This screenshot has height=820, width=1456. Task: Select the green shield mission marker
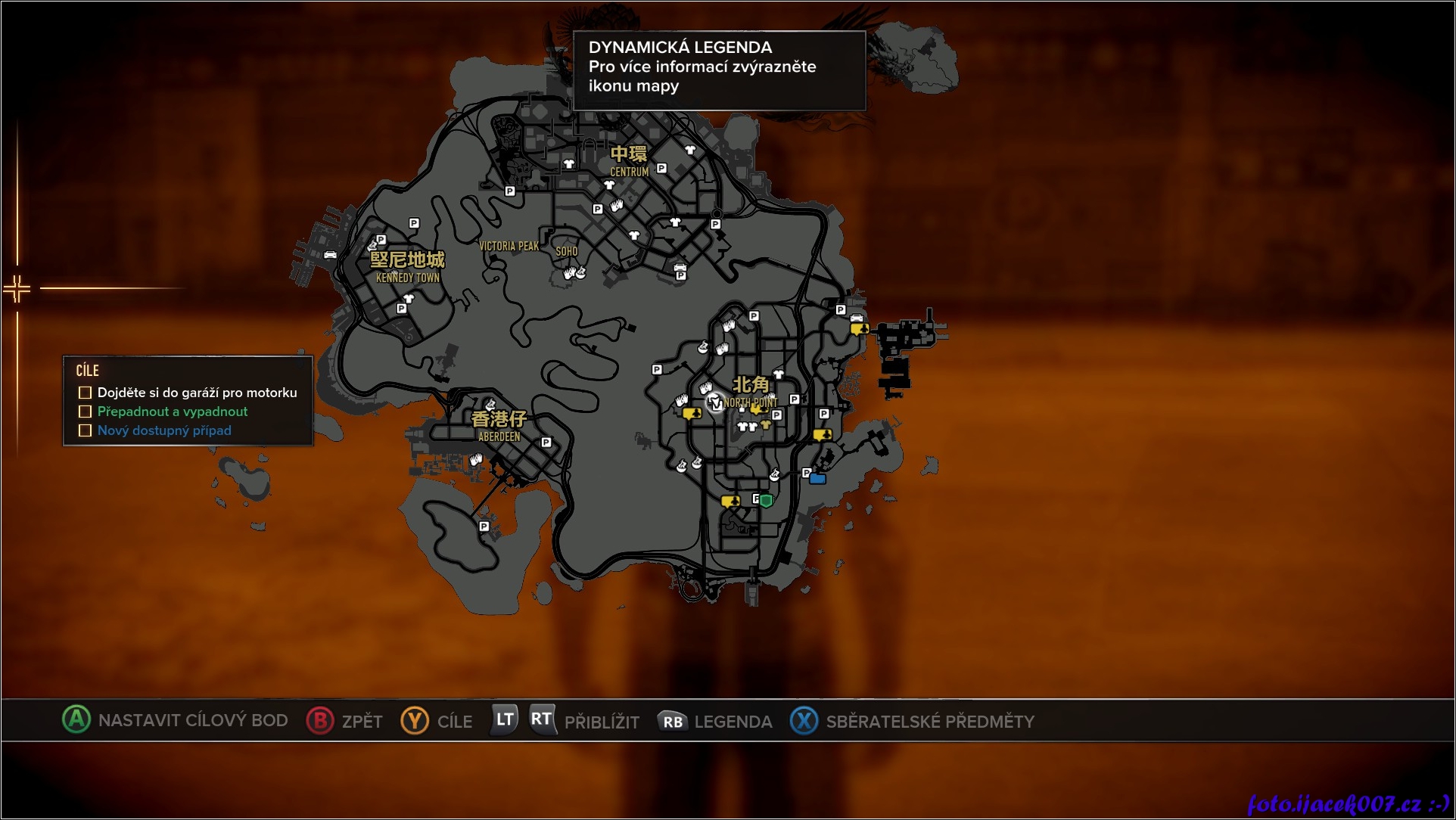[x=767, y=500]
